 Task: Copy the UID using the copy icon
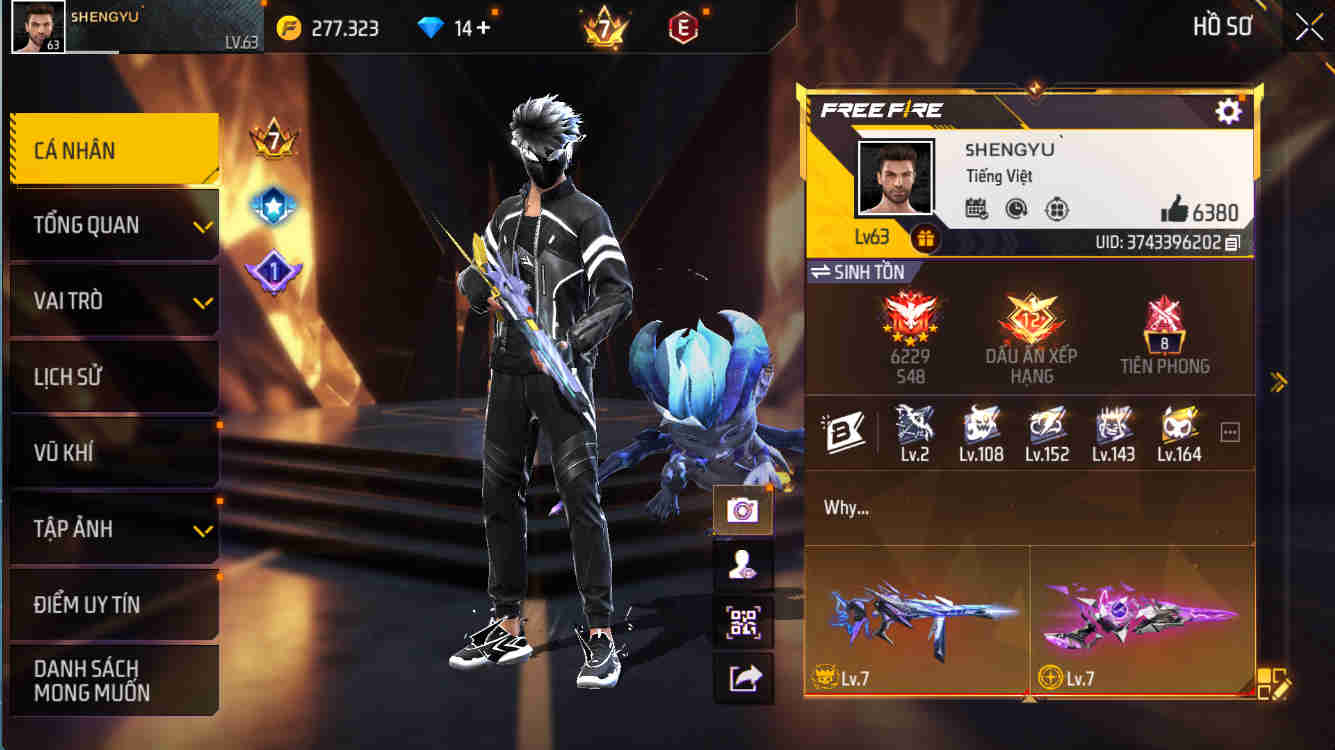pos(1230,240)
